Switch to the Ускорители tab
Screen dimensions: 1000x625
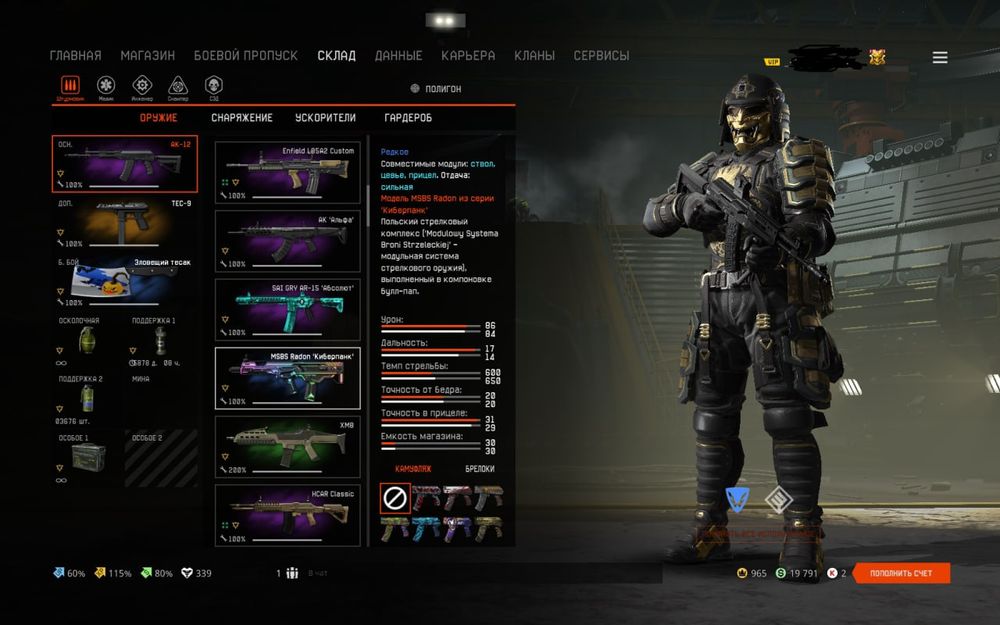point(325,118)
